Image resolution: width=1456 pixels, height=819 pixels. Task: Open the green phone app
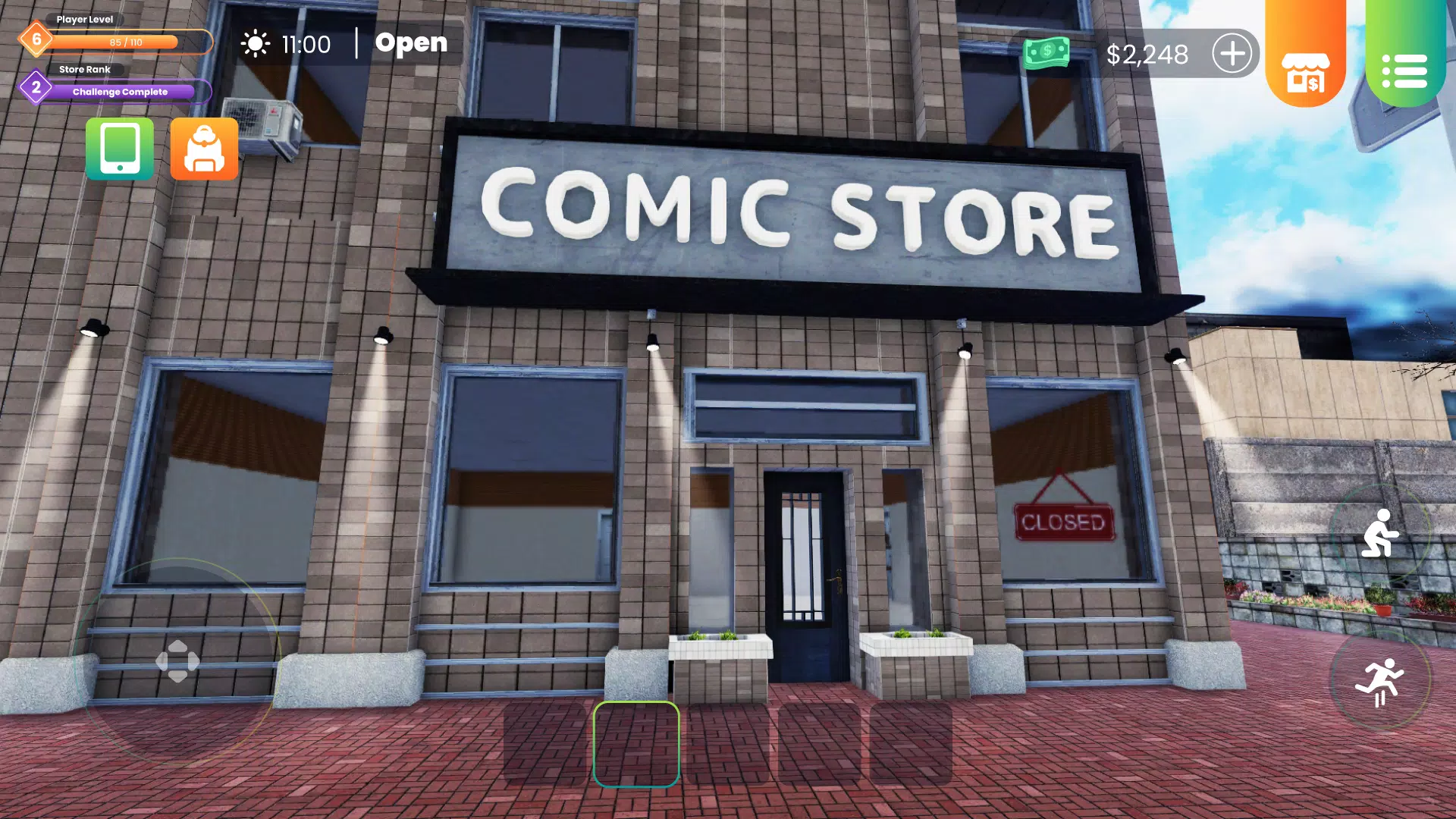point(119,149)
